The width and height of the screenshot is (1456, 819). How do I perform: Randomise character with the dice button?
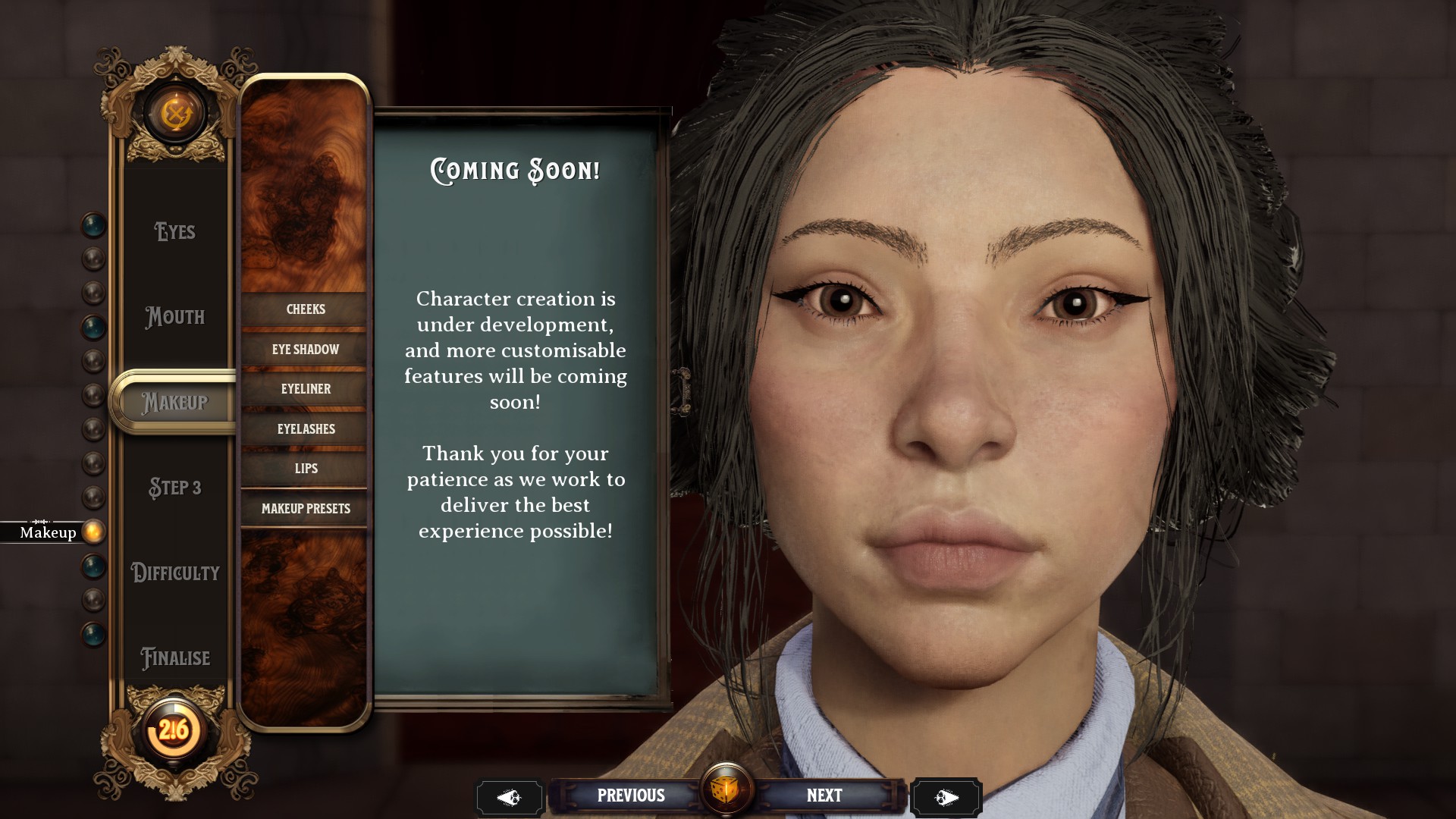(x=726, y=790)
